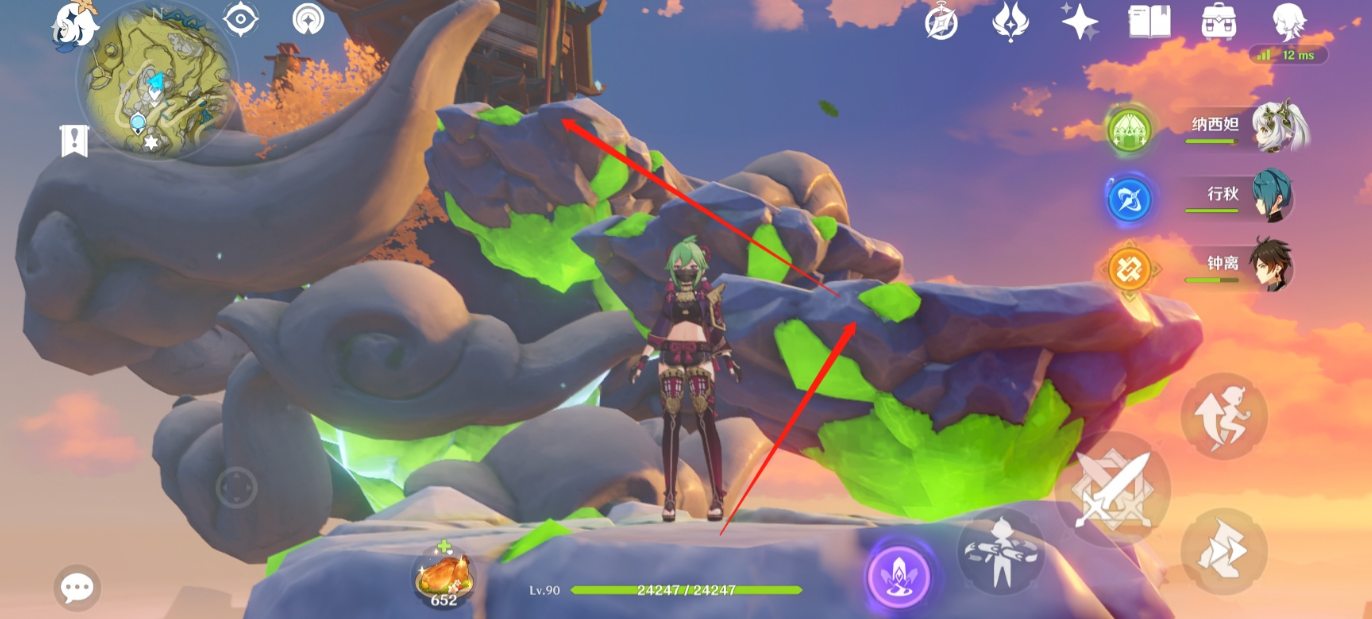This screenshot has width=1372, height=619.
Task: Open the circular minimap
Action: 154,83
